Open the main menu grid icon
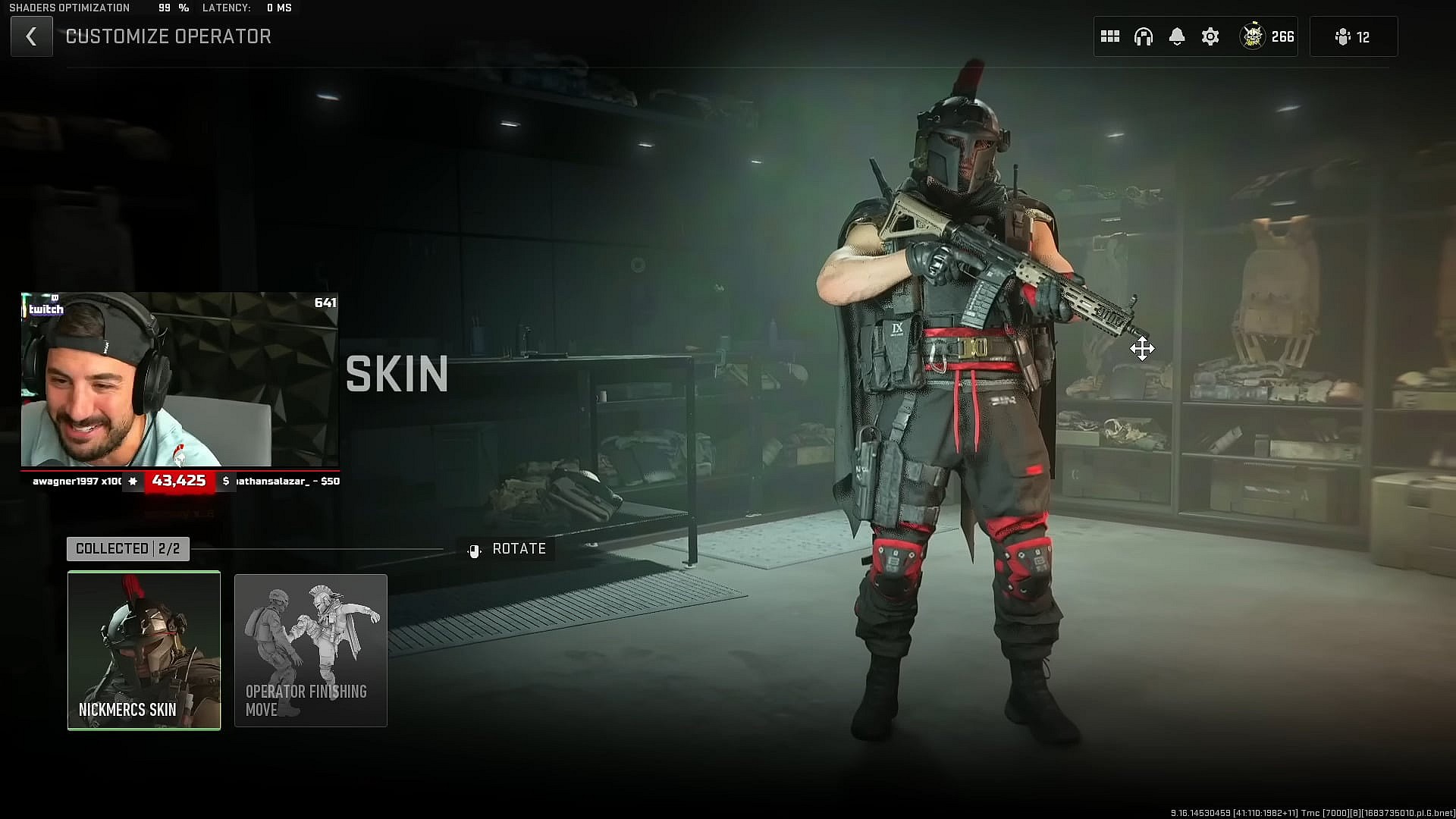The image size is (1456, 819). [1109, 36]
